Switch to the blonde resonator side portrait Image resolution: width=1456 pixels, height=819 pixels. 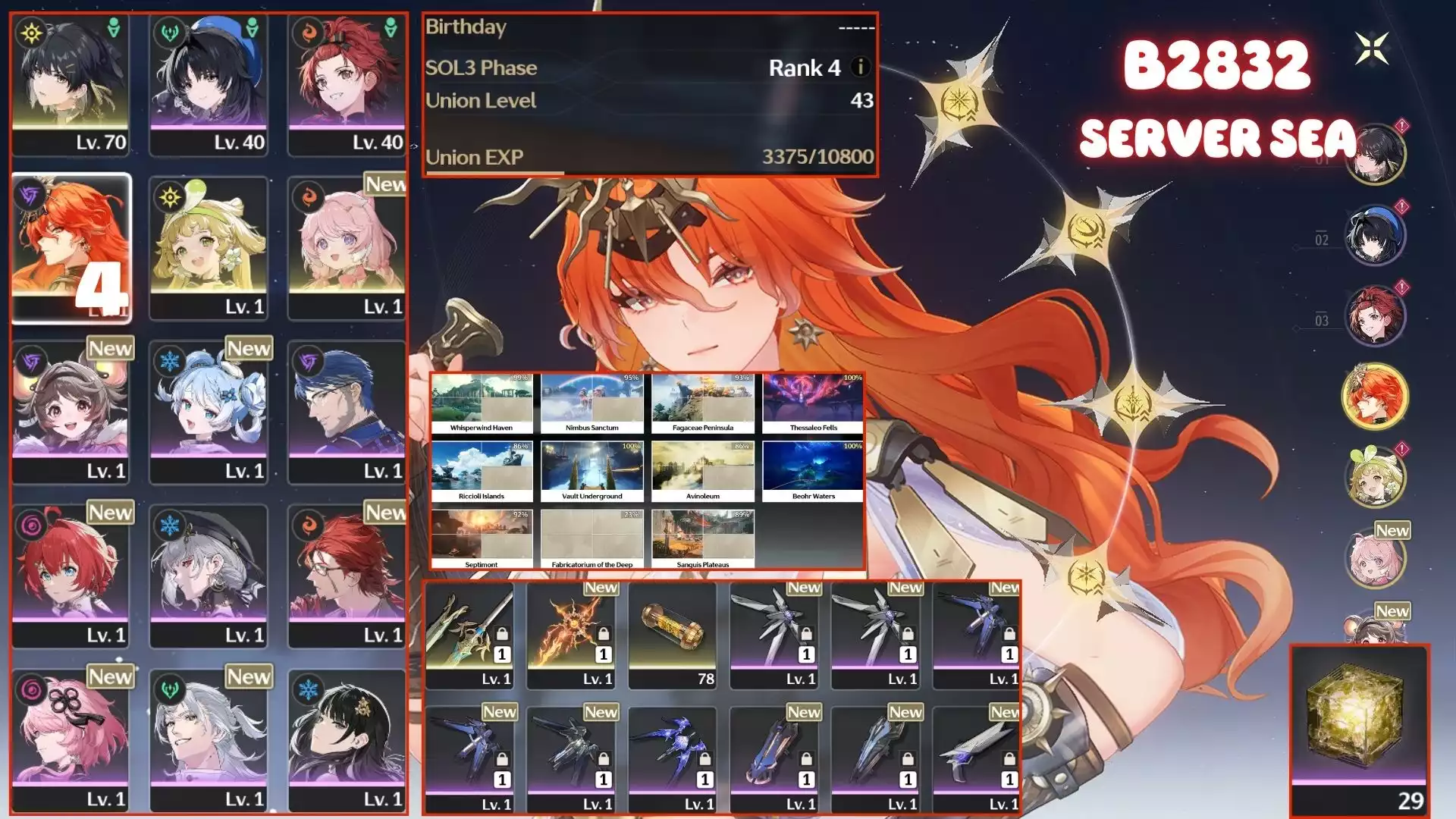[x=1375, y=477]
